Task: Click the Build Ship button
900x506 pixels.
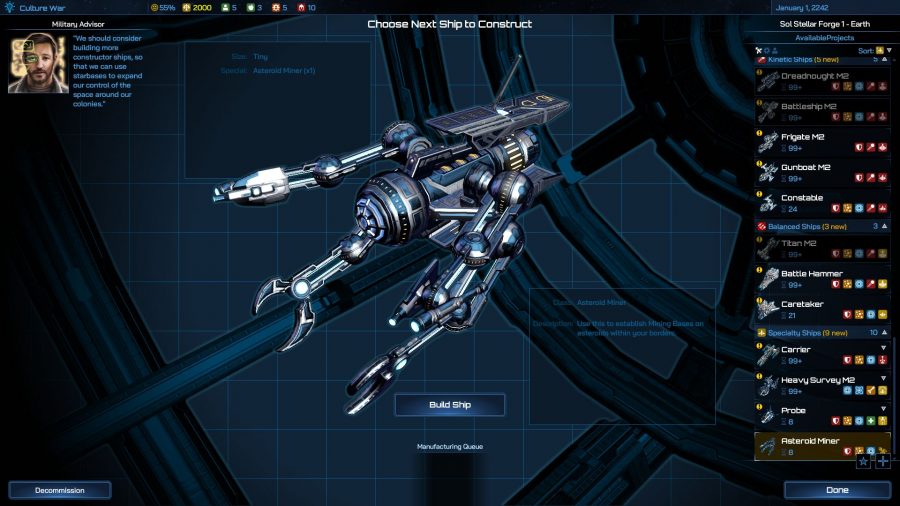Action: (x=450, y=404)
